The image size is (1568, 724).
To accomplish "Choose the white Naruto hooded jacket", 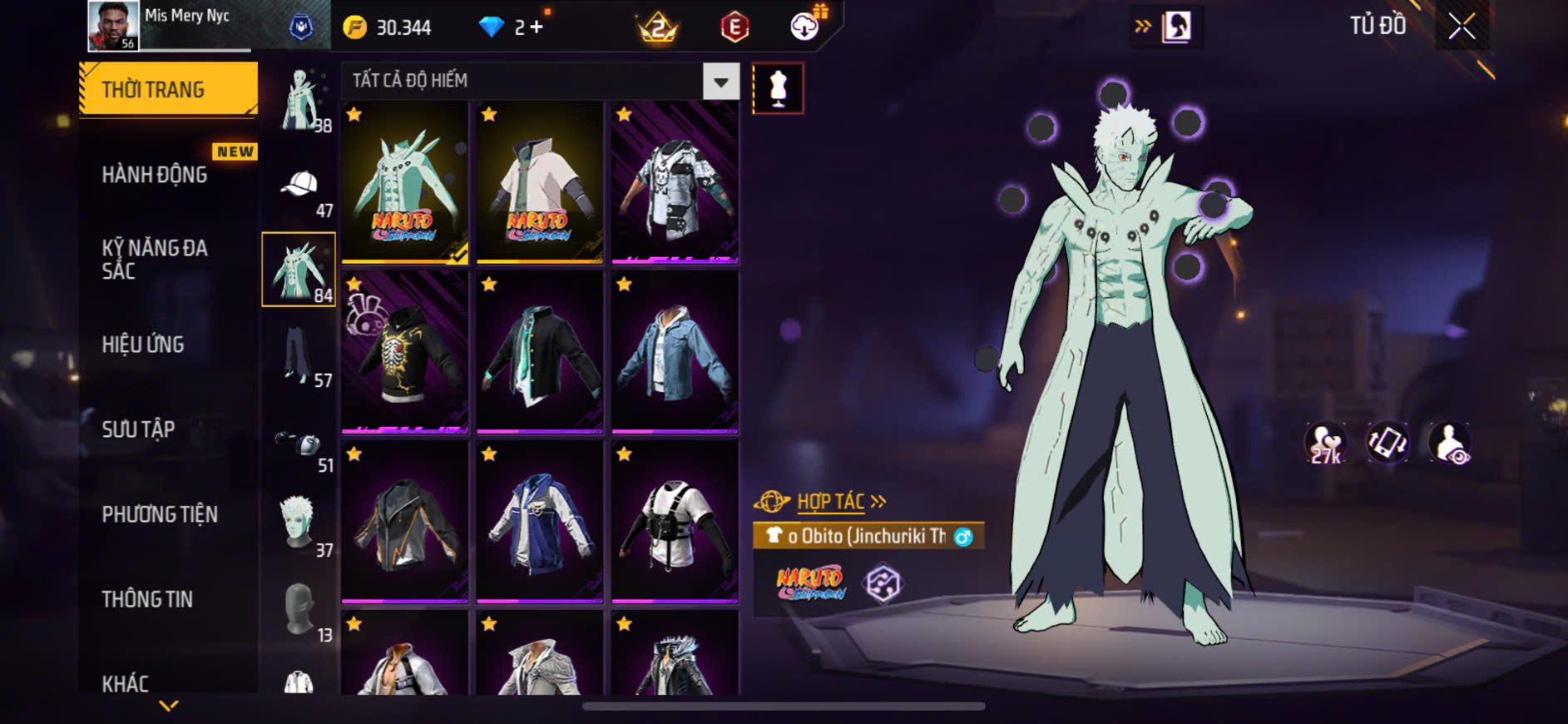I will click(x=539, y=183).
